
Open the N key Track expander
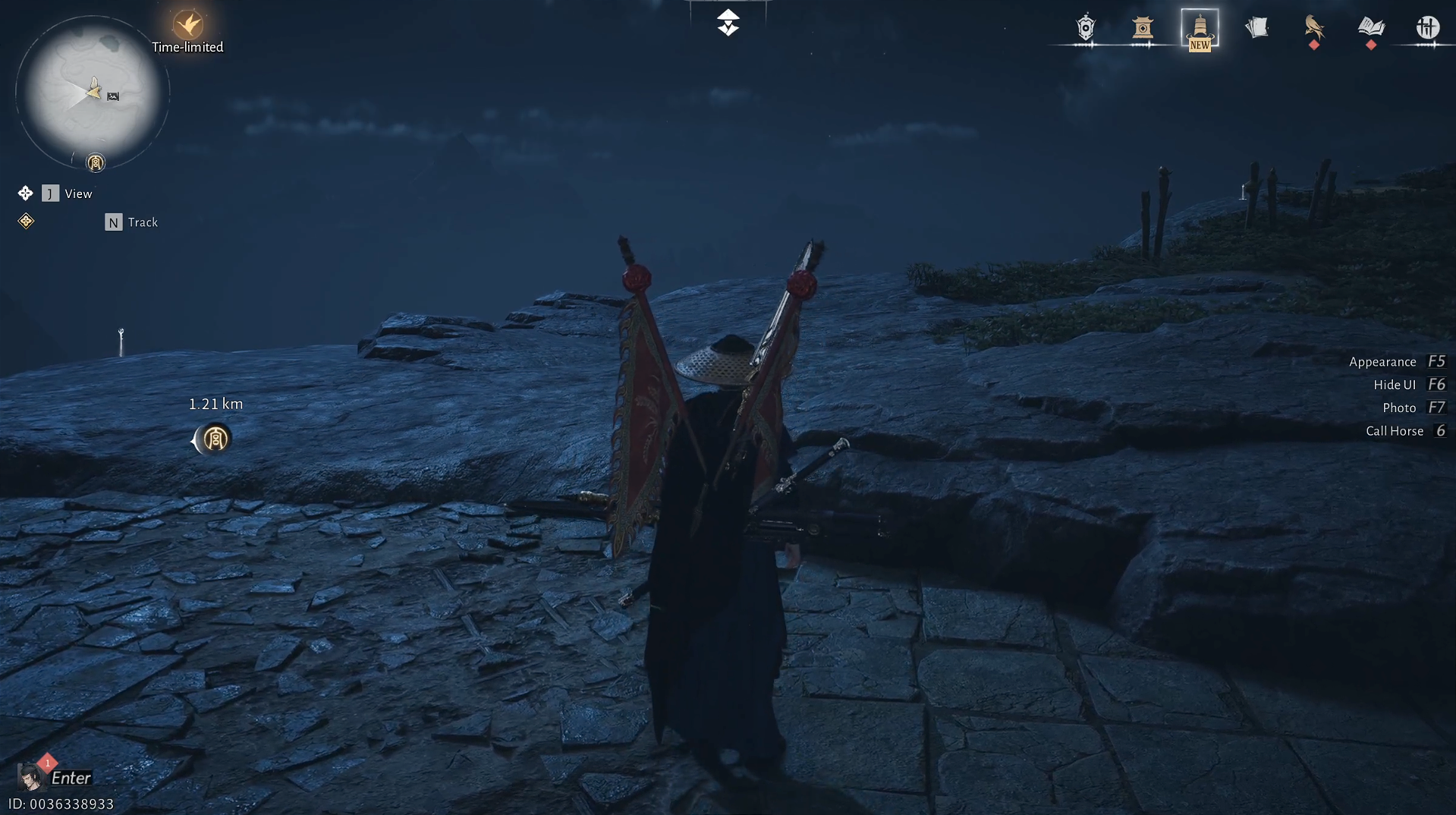112,222
